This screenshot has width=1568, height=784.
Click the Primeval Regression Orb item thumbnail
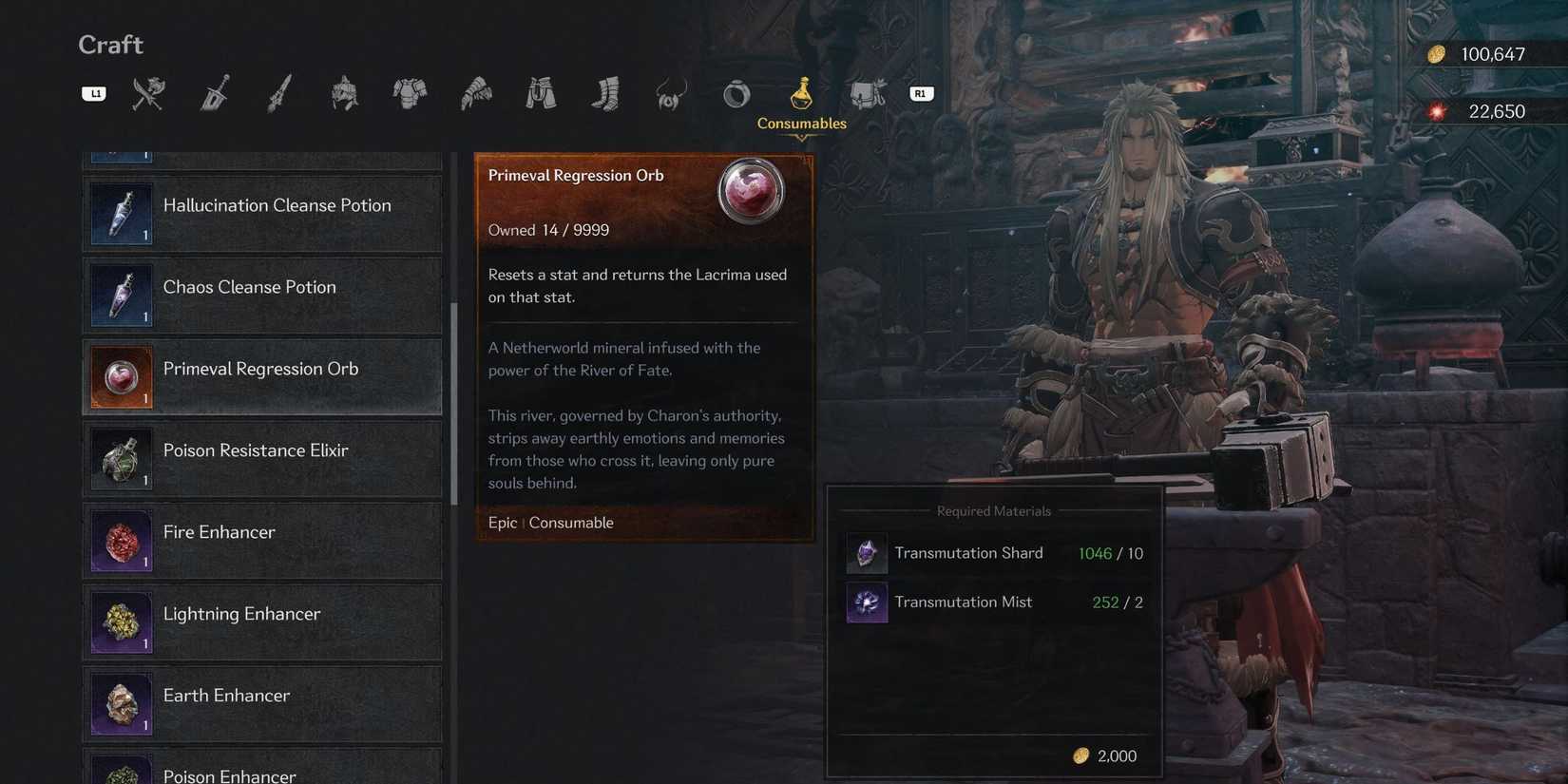(x=751, y=189)
